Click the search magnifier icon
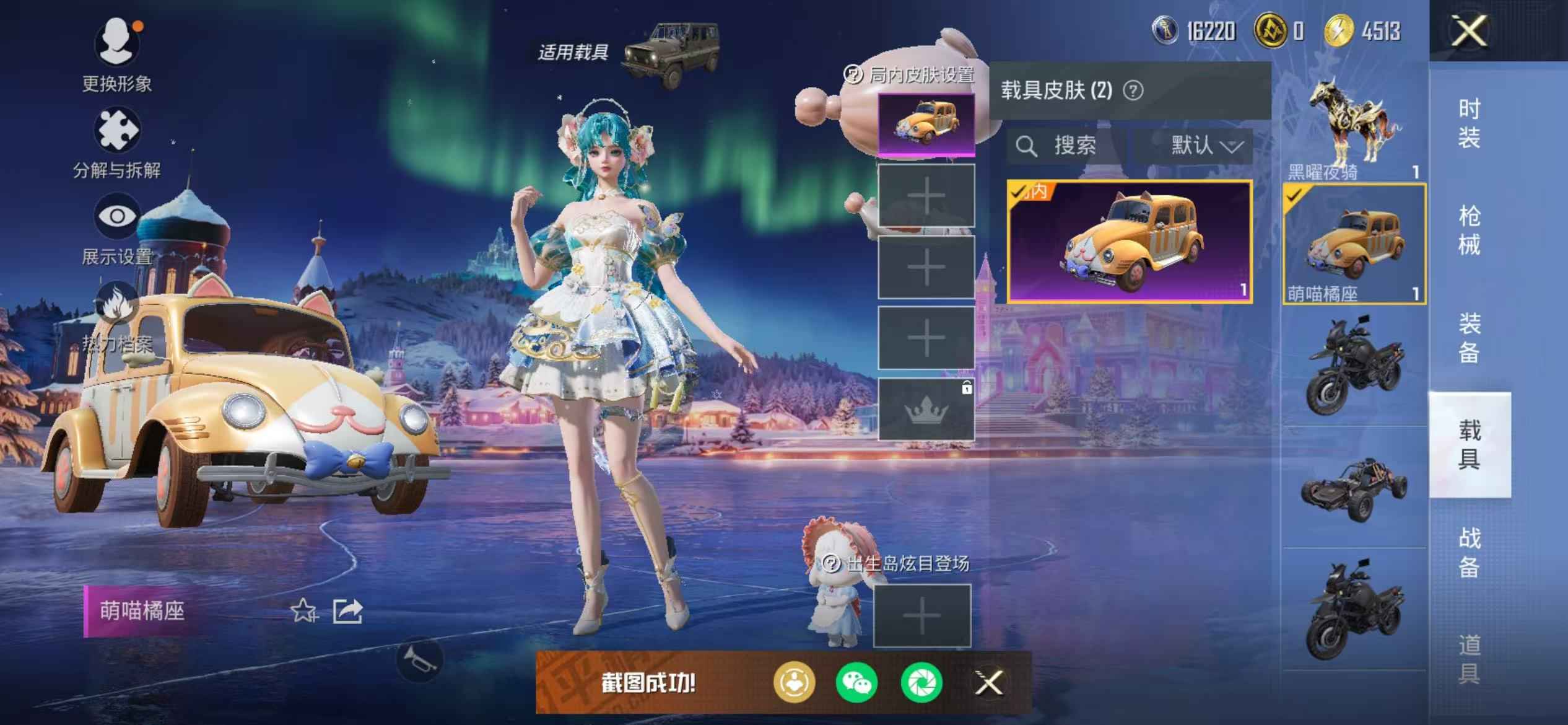 click(x=1027, y=146)
